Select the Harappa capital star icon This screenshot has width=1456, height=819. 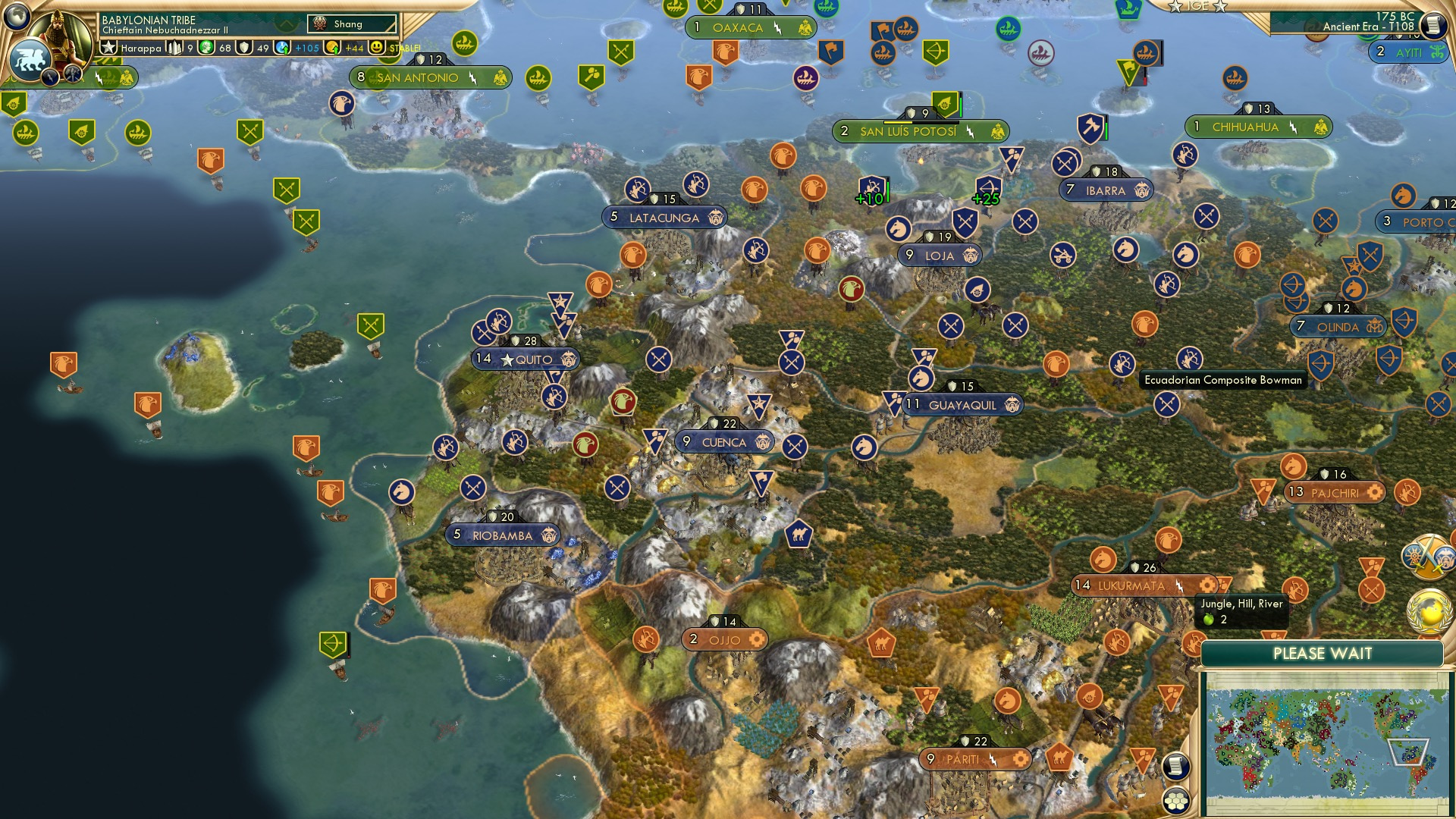coord(109,48)
